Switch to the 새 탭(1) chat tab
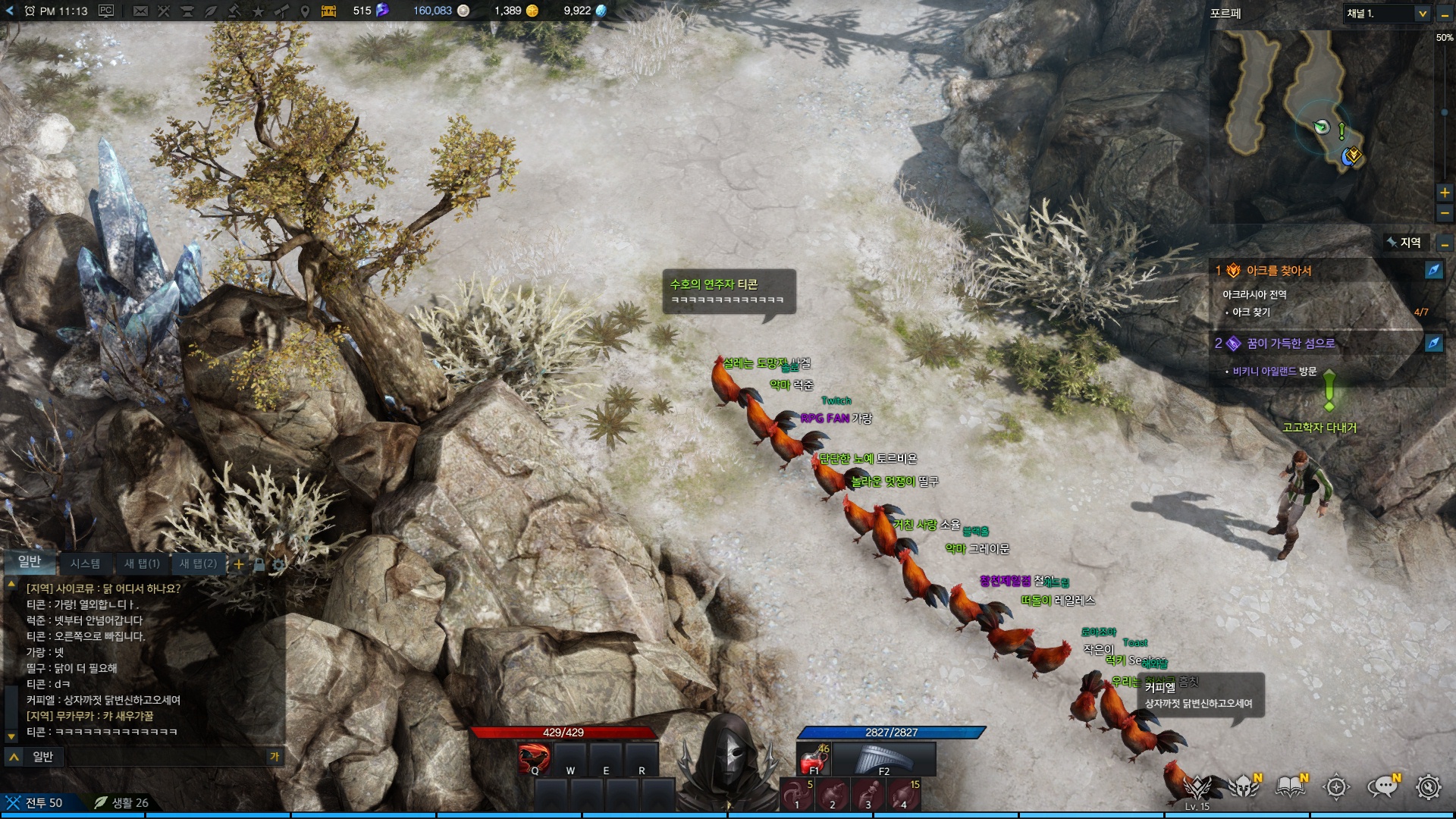 point(142,563)
